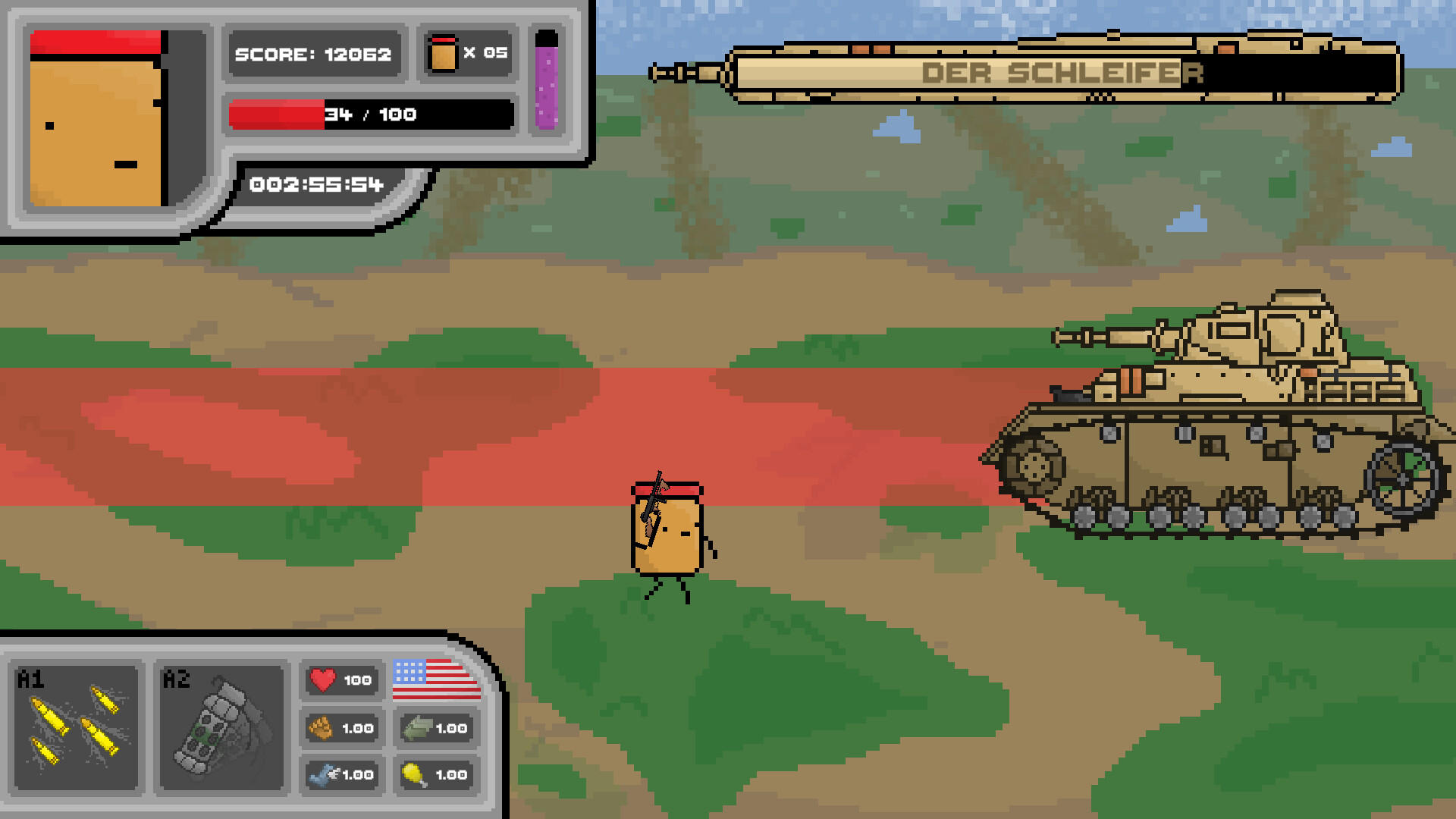The width and height of the screenshot is (1456, 819).
Task: Click the heart health icon
Action: tap(326, 680)
